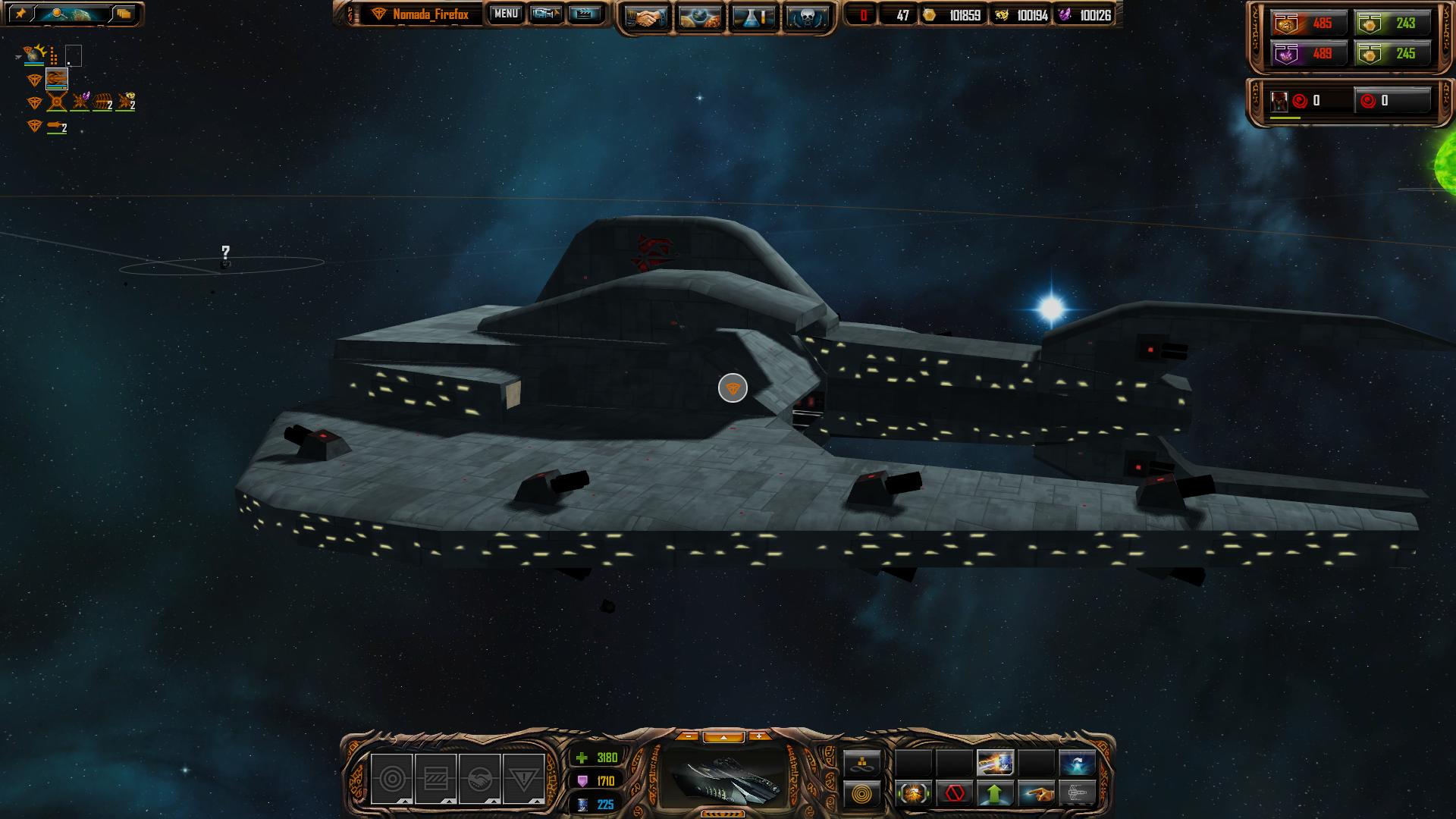Select the capital ship in the empire tree

(57, 78)
